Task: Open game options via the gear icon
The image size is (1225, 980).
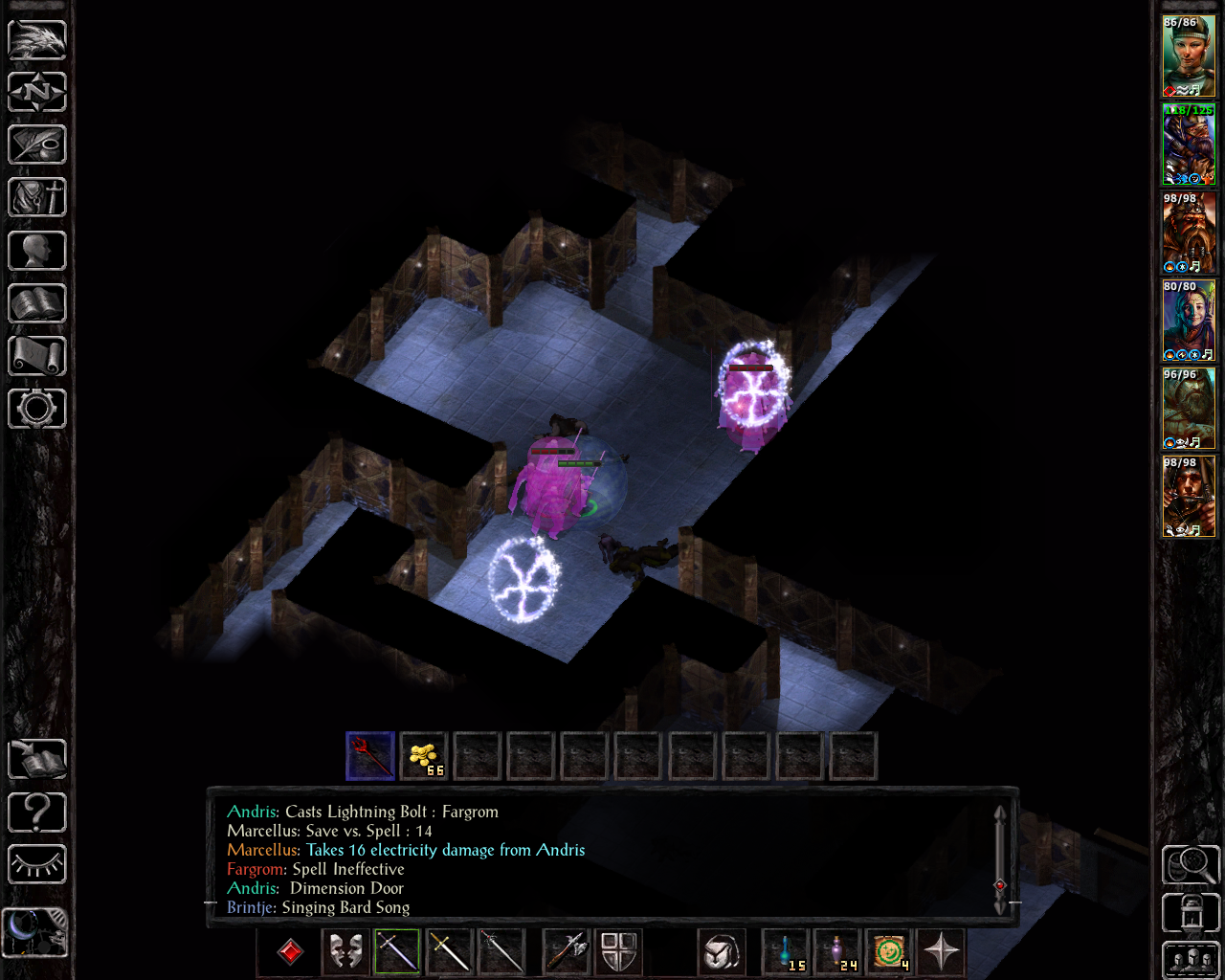Action: (37, 409)
